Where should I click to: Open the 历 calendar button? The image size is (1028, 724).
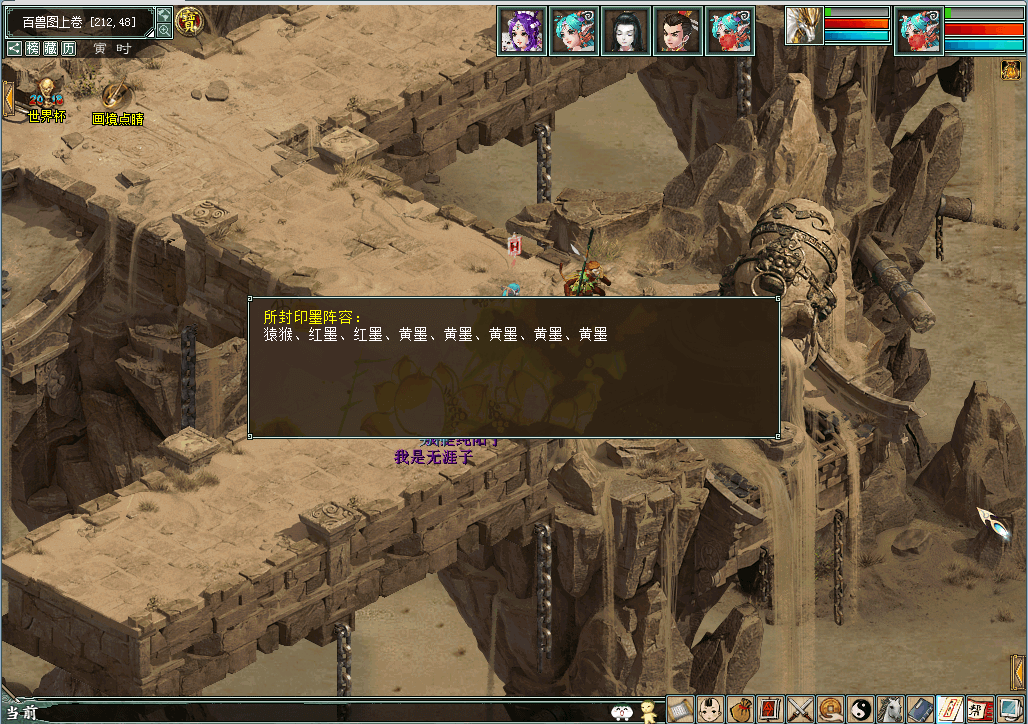(x=67, y=48)
